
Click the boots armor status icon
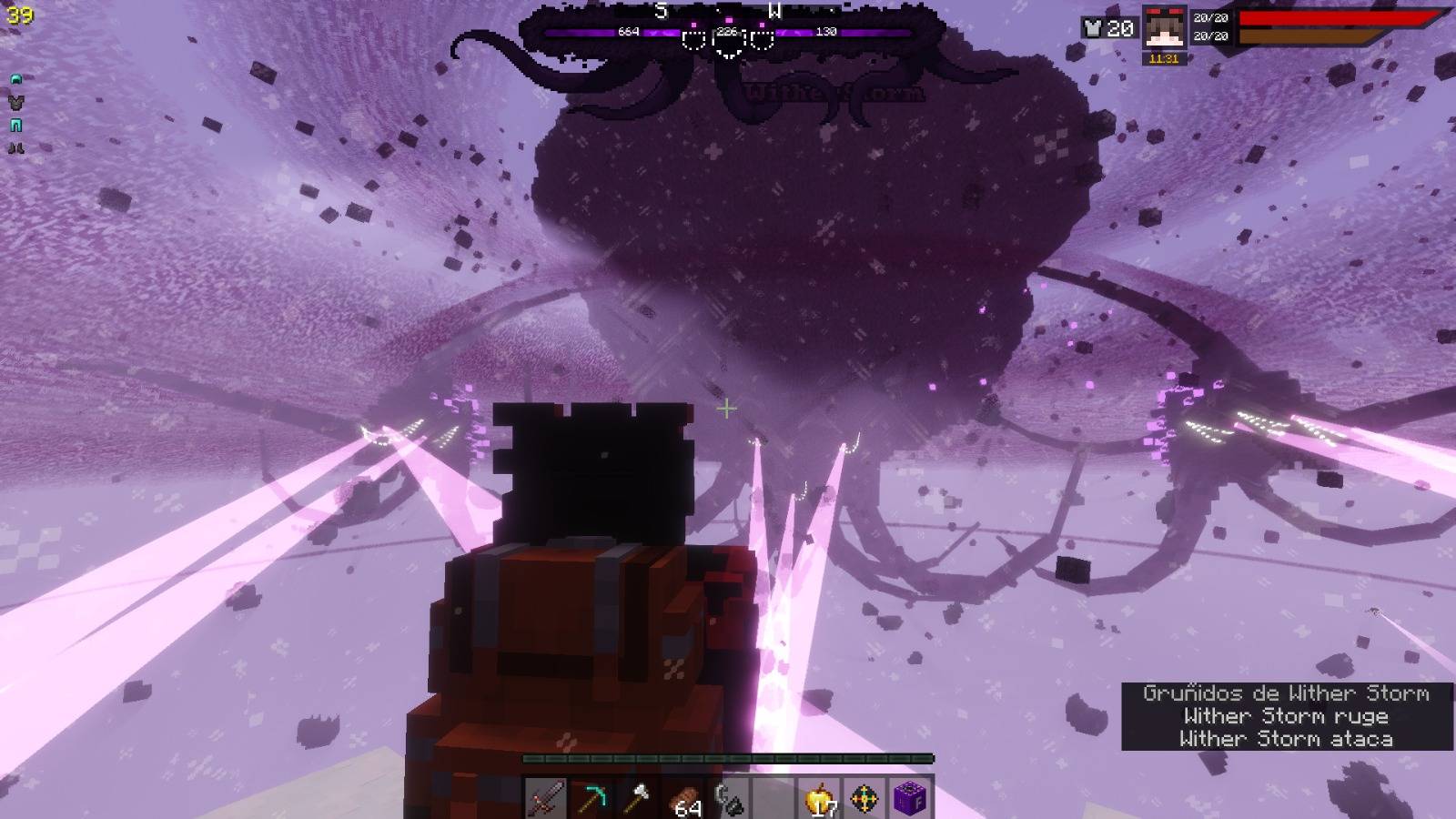15,147
